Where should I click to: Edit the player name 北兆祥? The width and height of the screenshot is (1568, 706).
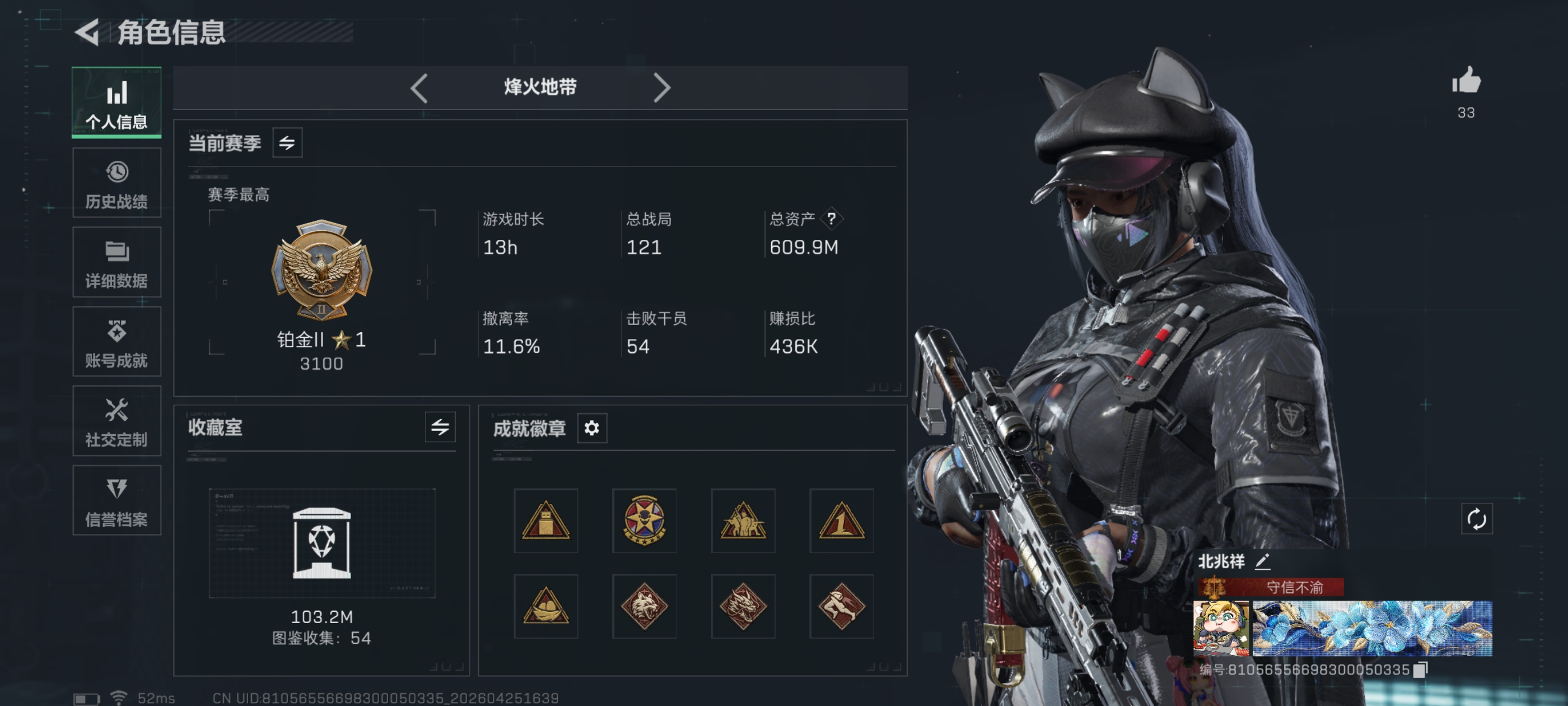pyautogui.click(x=1262, y=561)
